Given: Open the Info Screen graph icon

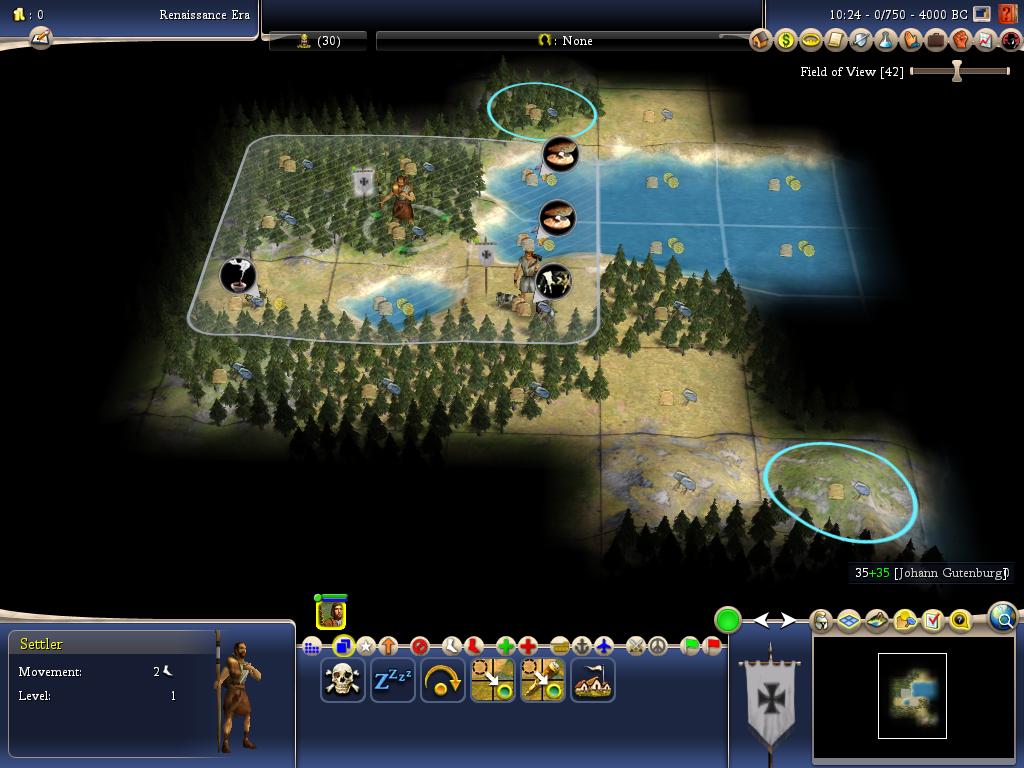Looking at the screenshot, I should [986, 41].
